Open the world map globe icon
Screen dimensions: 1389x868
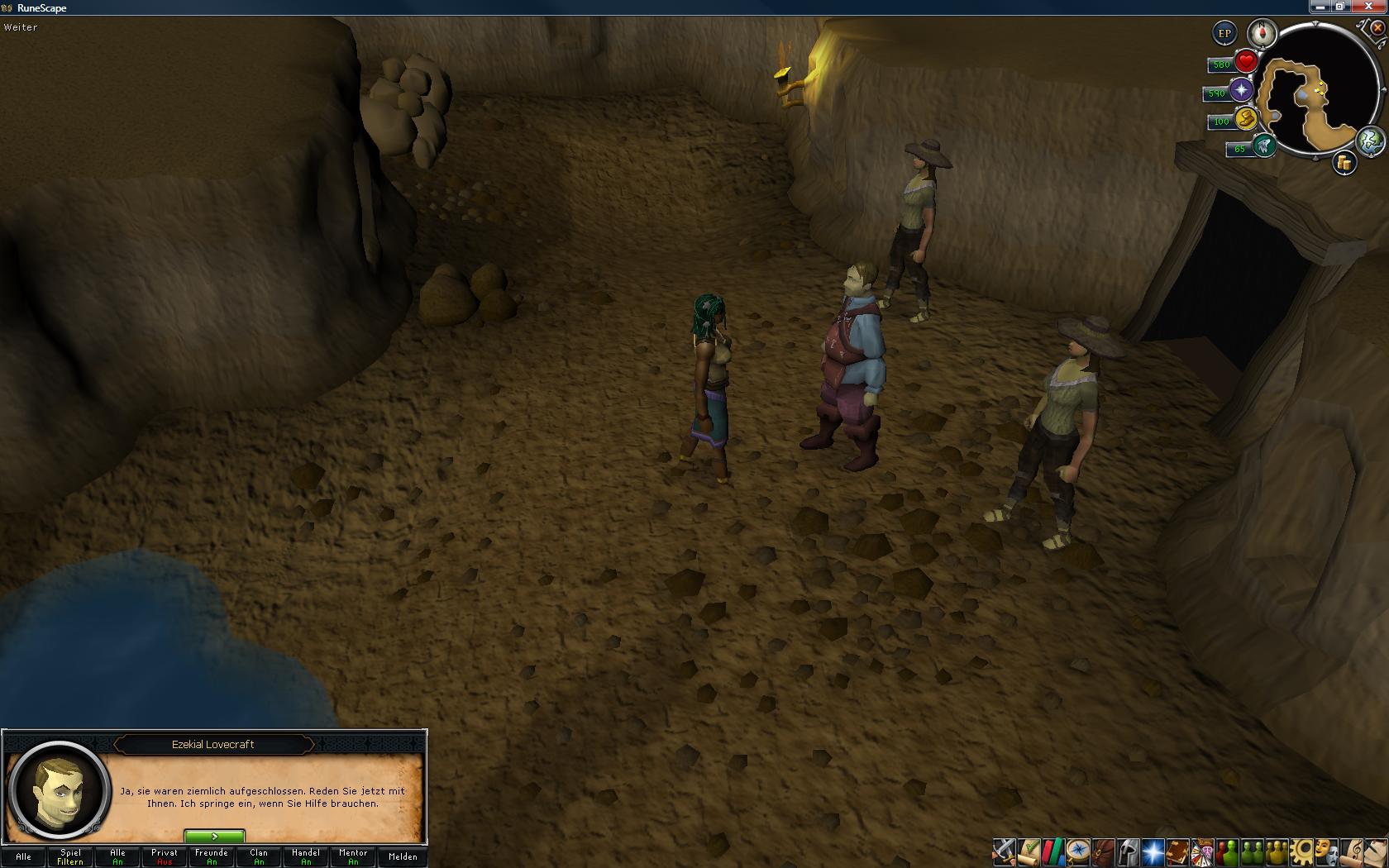1371,141
